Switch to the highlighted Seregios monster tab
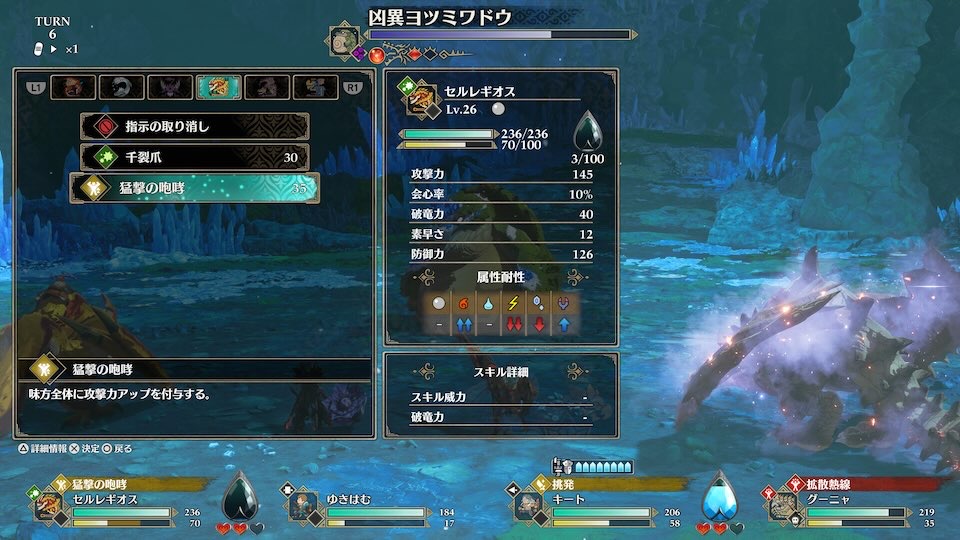960x540 pixels. 218,87
